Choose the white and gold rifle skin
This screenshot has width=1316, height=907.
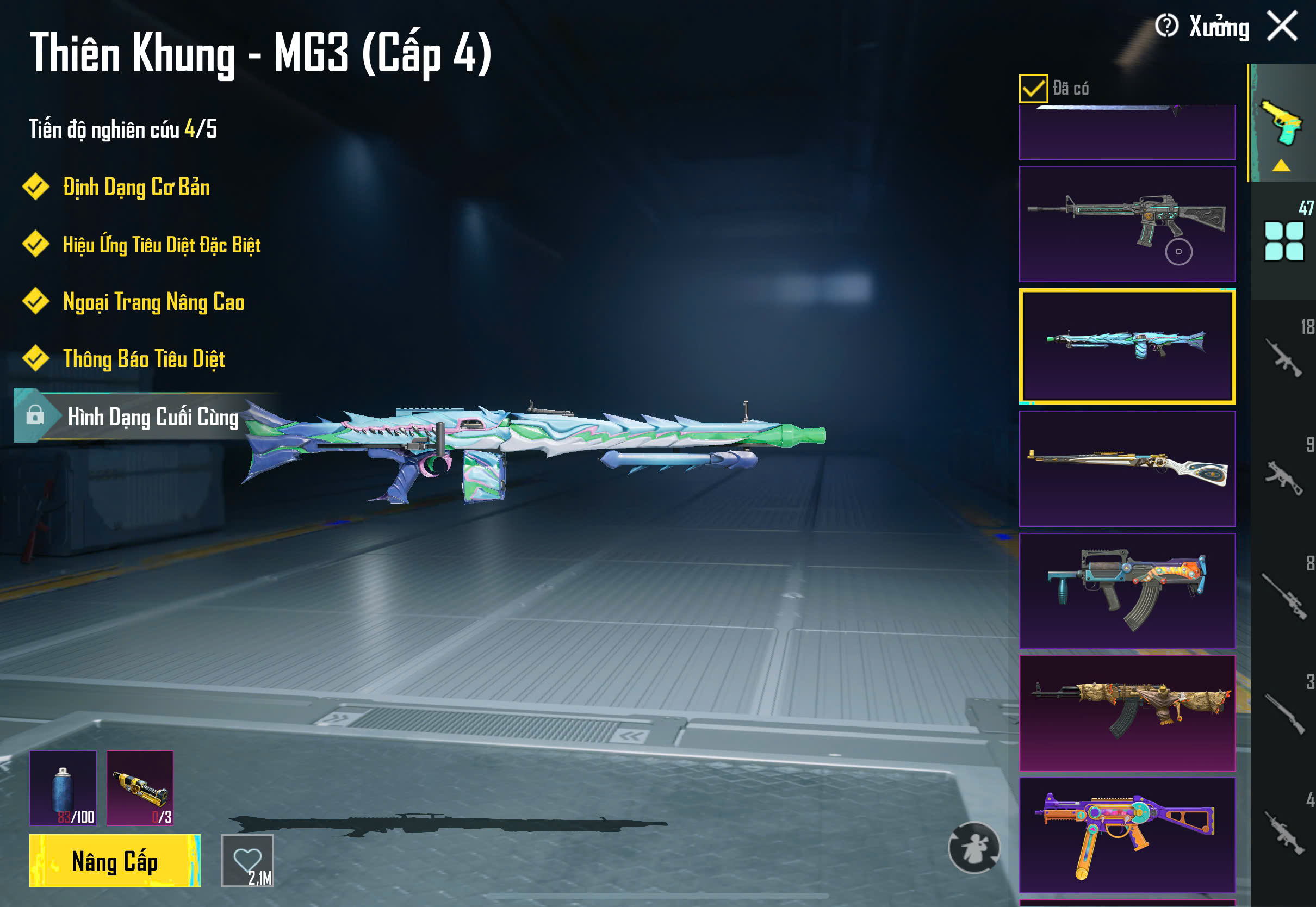pos(1127,468)
